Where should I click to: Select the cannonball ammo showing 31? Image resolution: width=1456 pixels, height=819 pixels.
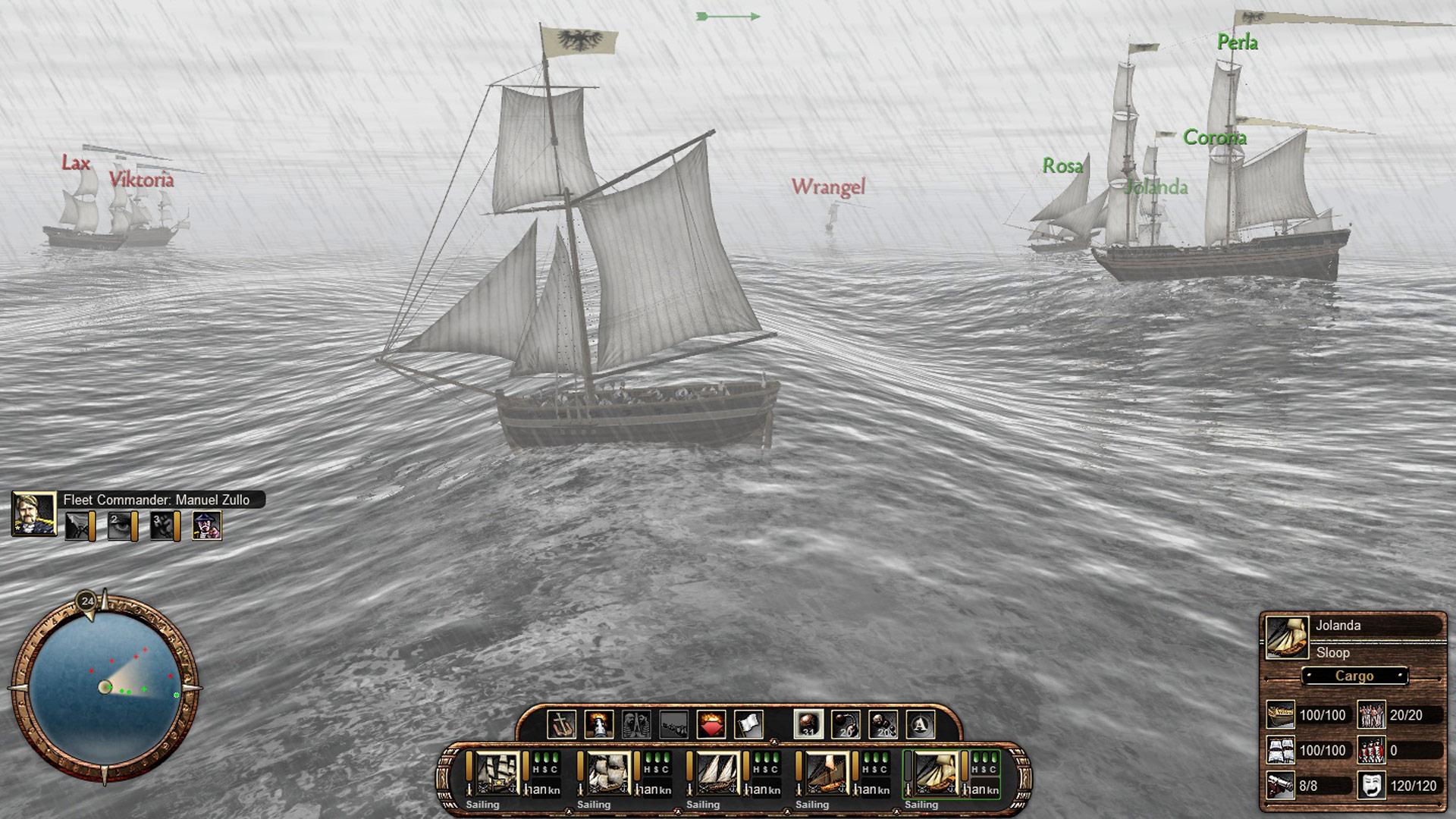coord(807,724)
